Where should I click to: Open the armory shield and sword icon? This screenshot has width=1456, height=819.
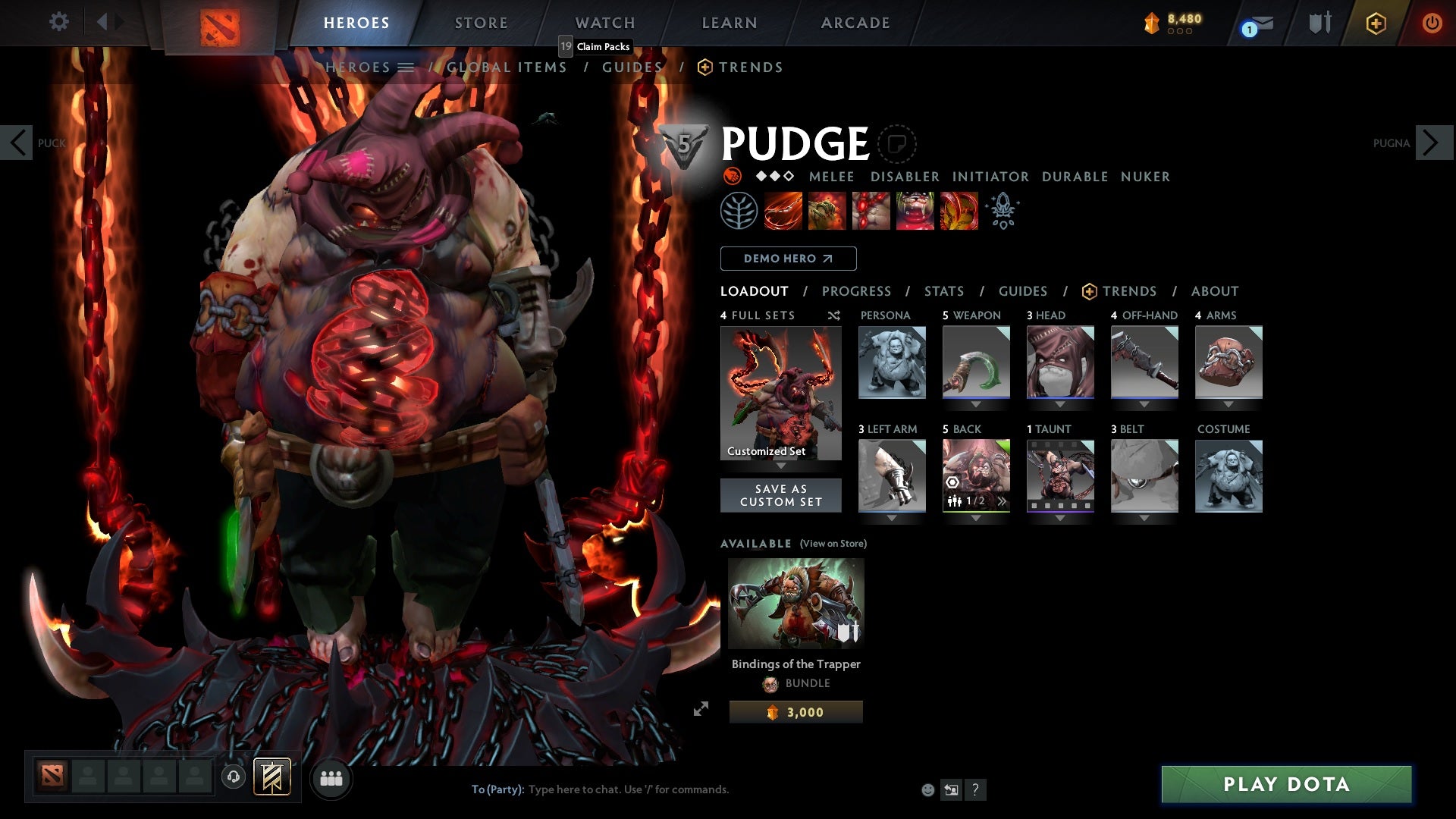[1319, 23]
